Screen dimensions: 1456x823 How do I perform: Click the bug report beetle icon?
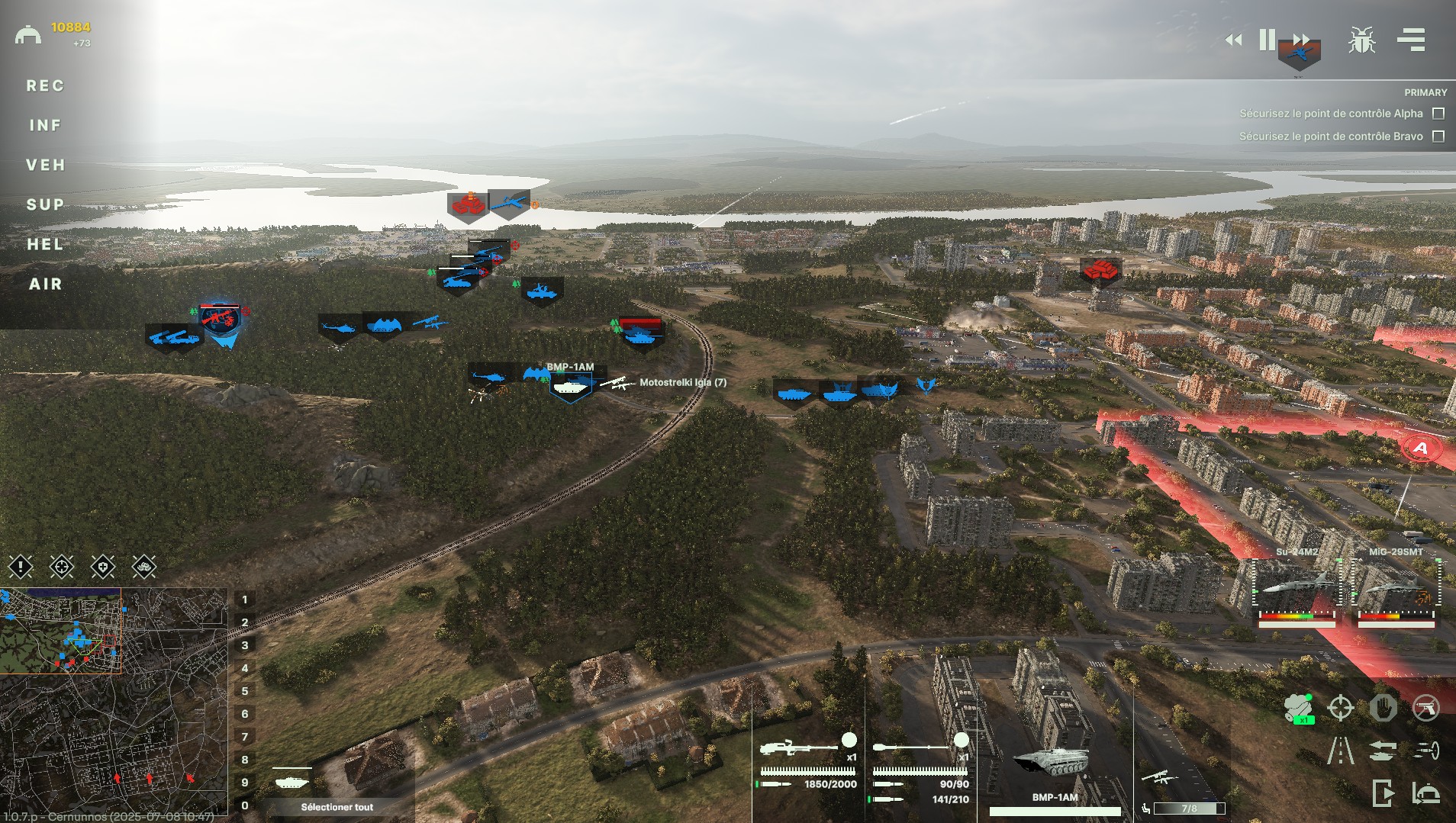coord(1361,40)
